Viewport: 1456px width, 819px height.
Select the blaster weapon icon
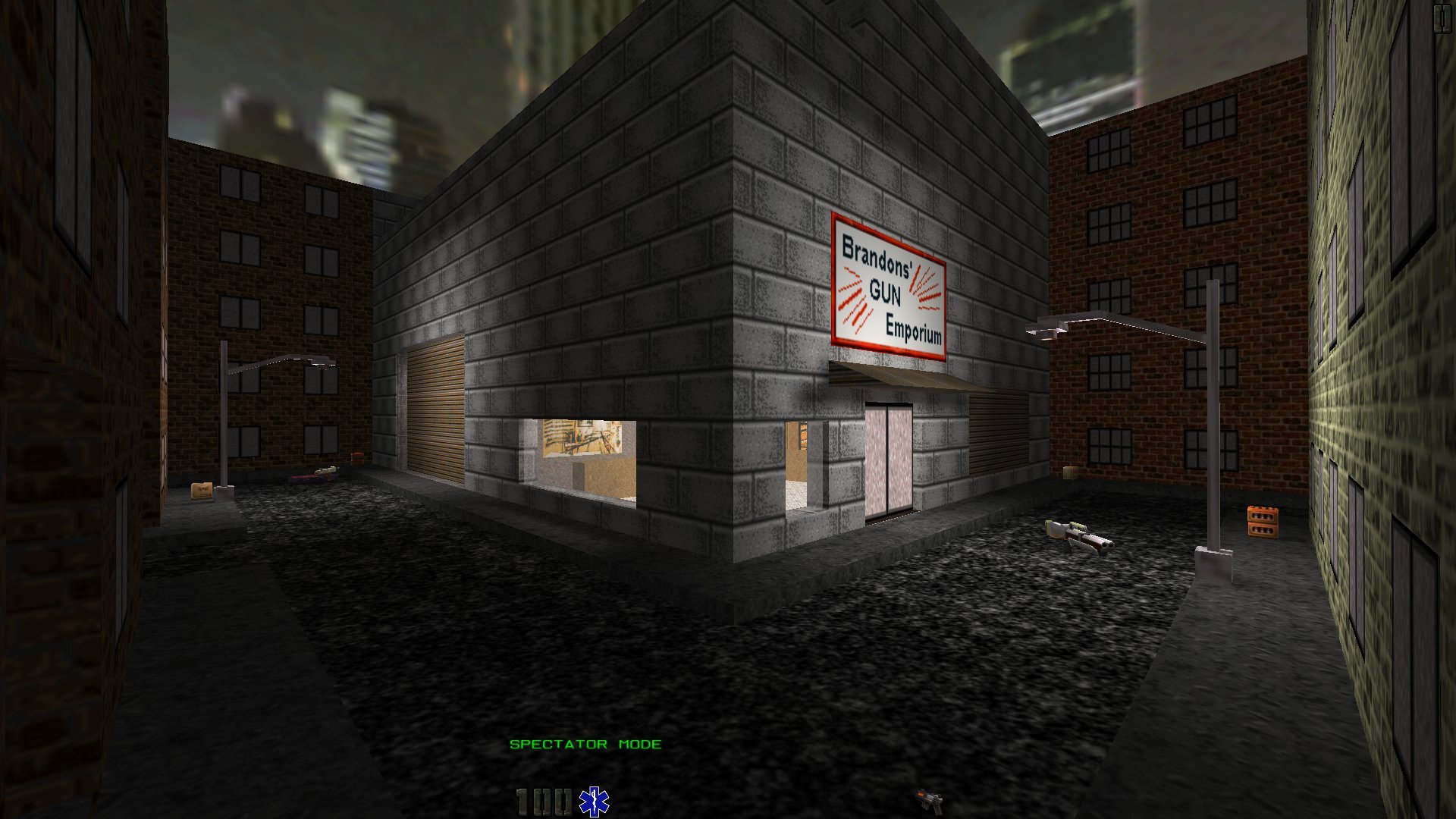tap(930, 800)
